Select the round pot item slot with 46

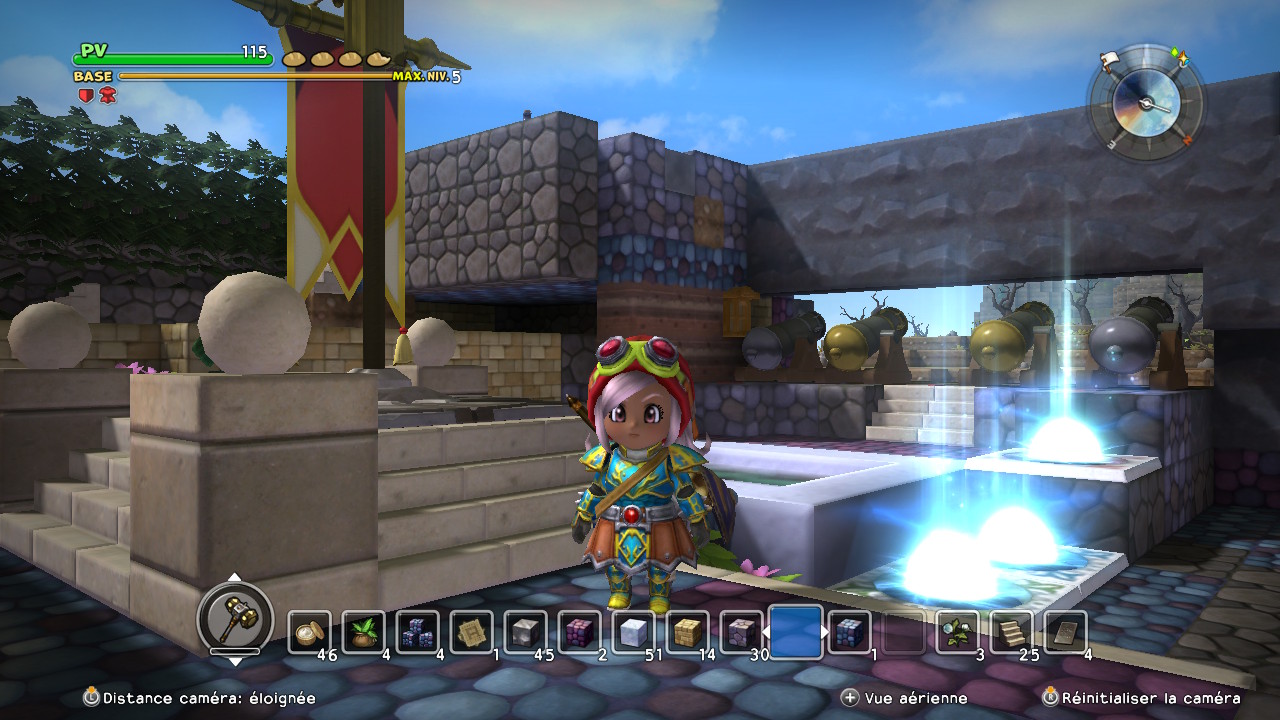(x=309, y=632)
